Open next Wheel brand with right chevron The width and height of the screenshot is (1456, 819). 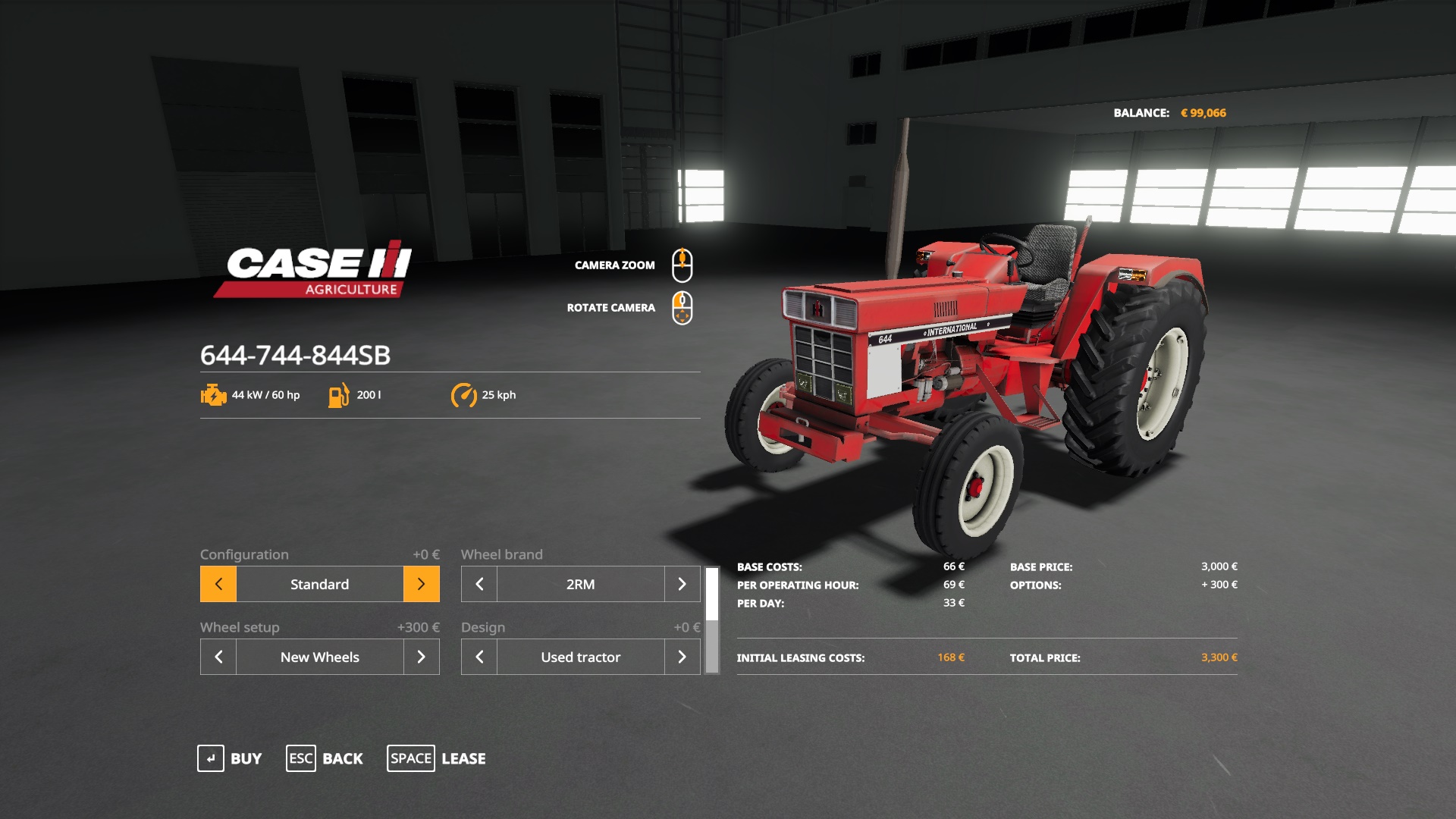(x=682, y=584)
